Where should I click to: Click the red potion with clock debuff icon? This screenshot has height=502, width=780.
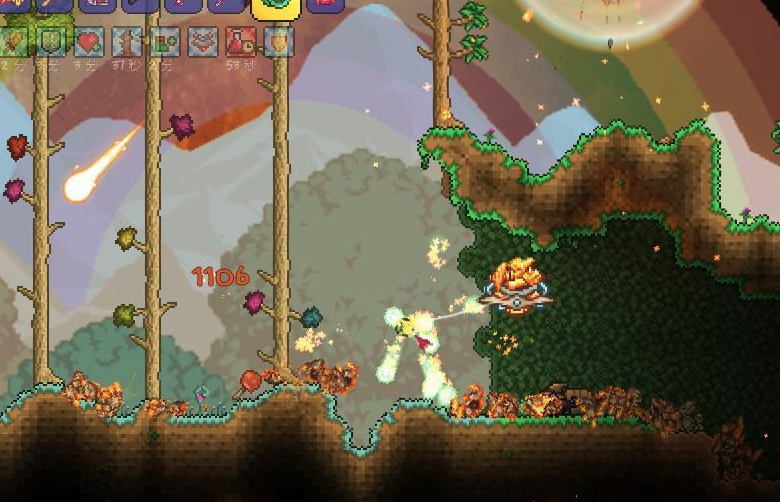(x=241, y=42)
